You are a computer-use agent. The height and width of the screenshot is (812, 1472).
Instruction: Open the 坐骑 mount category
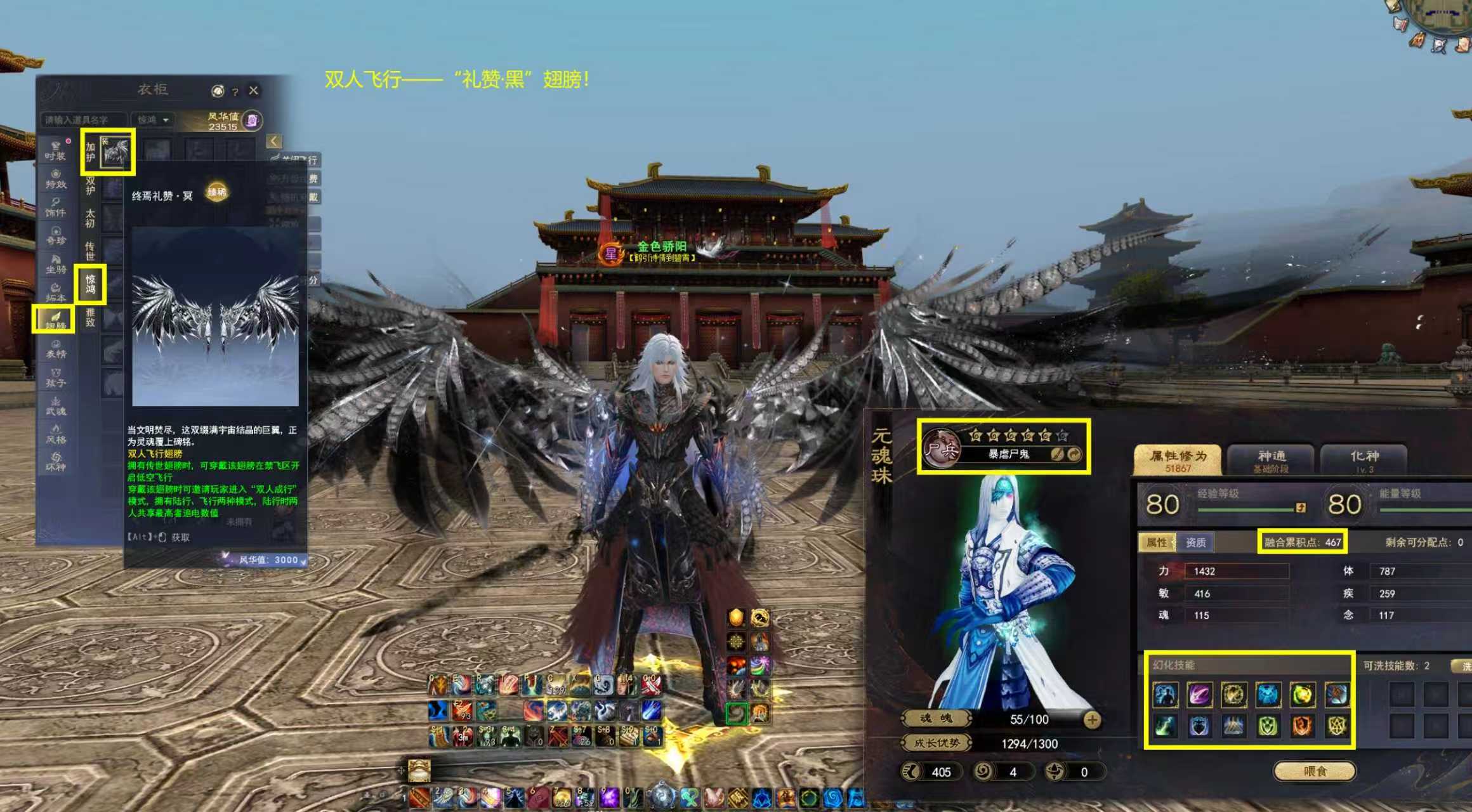(x=55, y=264)
